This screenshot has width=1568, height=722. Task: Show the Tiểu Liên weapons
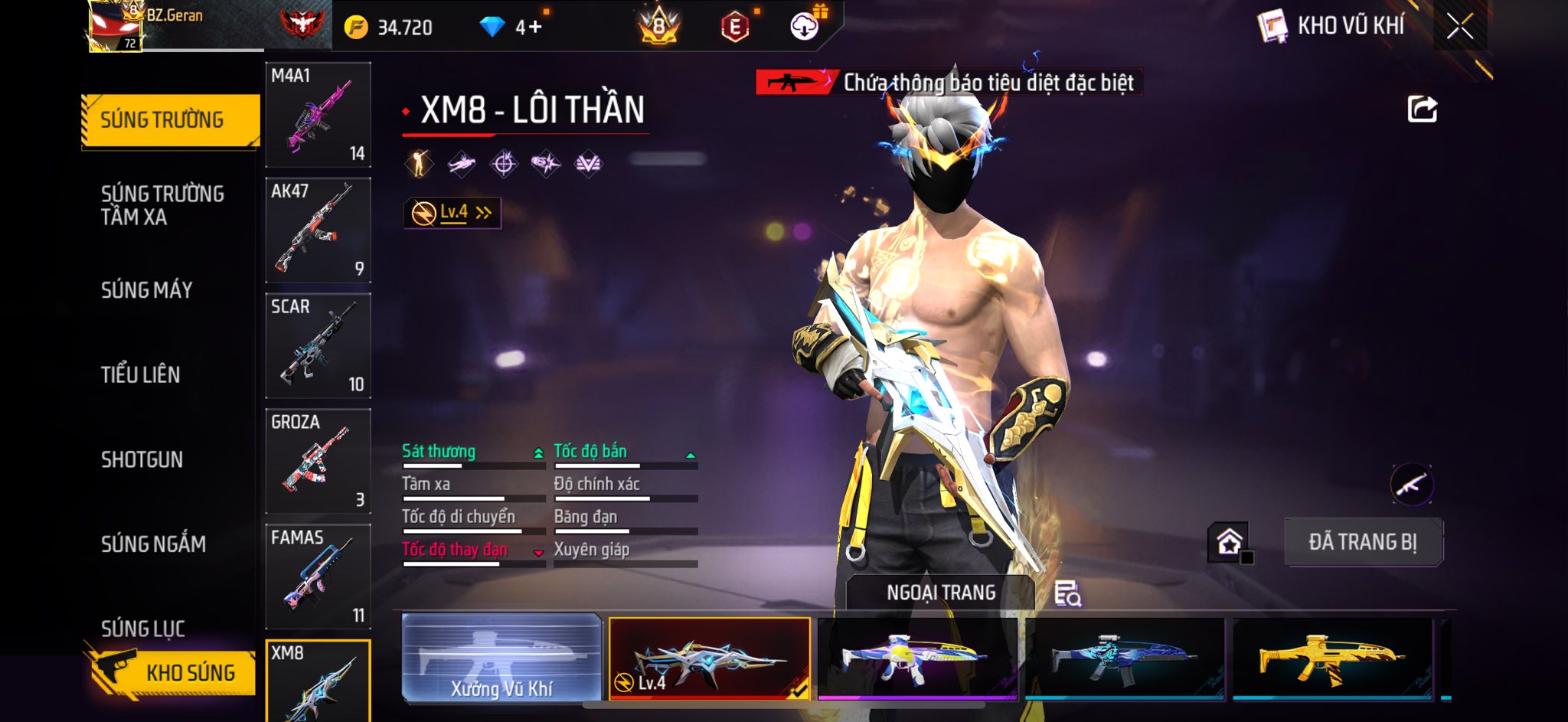(x=141, y=374)
